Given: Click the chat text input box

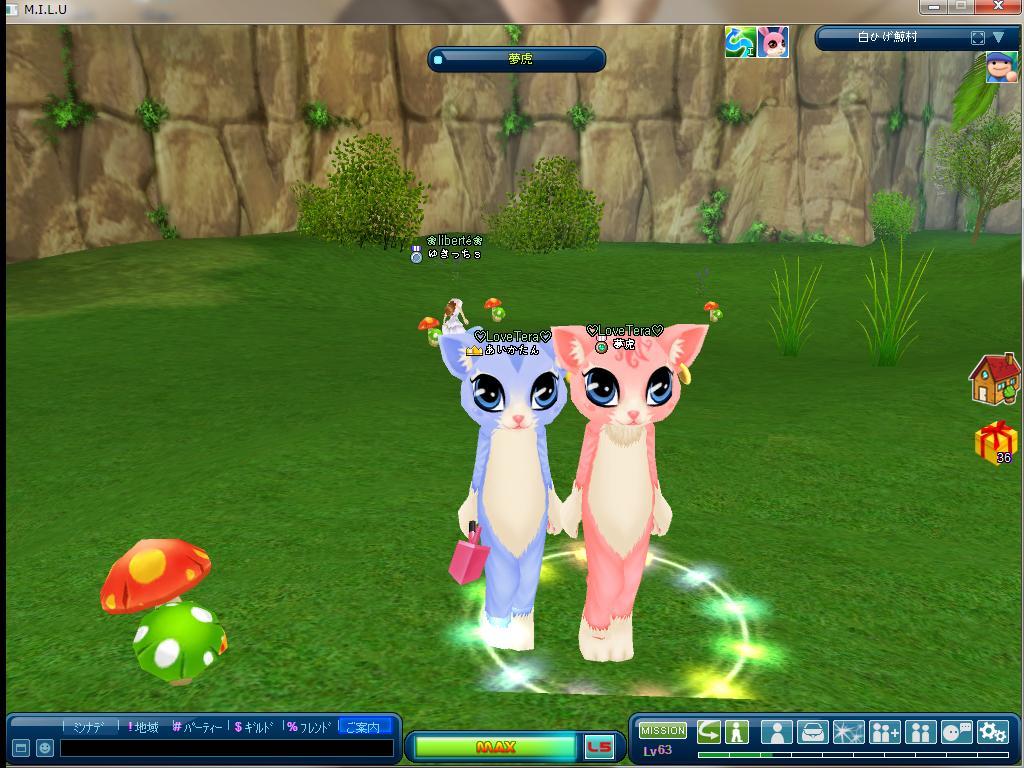Looking at the screenshot, I should point(225,748).
